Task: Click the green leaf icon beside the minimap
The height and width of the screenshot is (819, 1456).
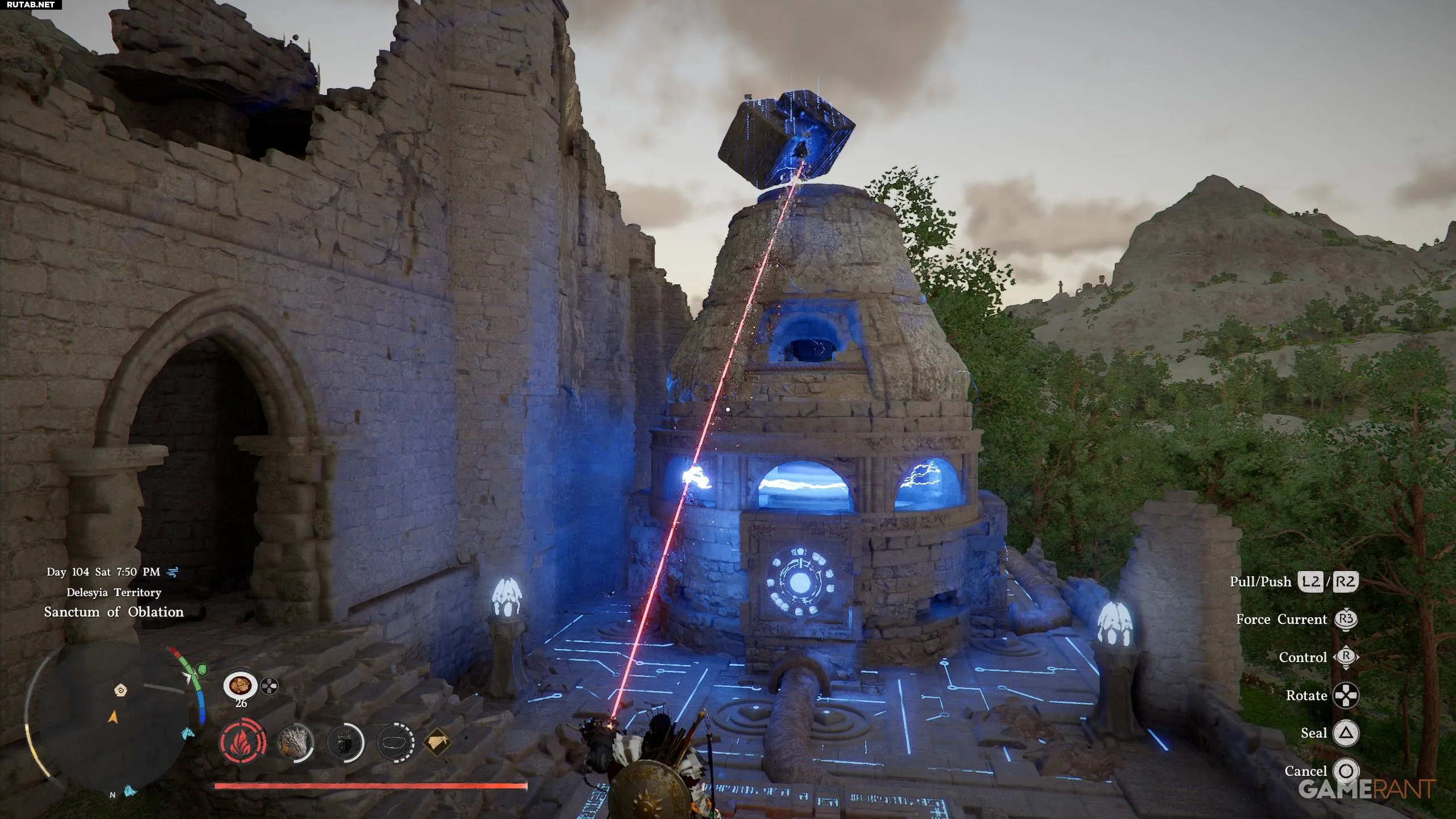Action: [x=201, y=669]
